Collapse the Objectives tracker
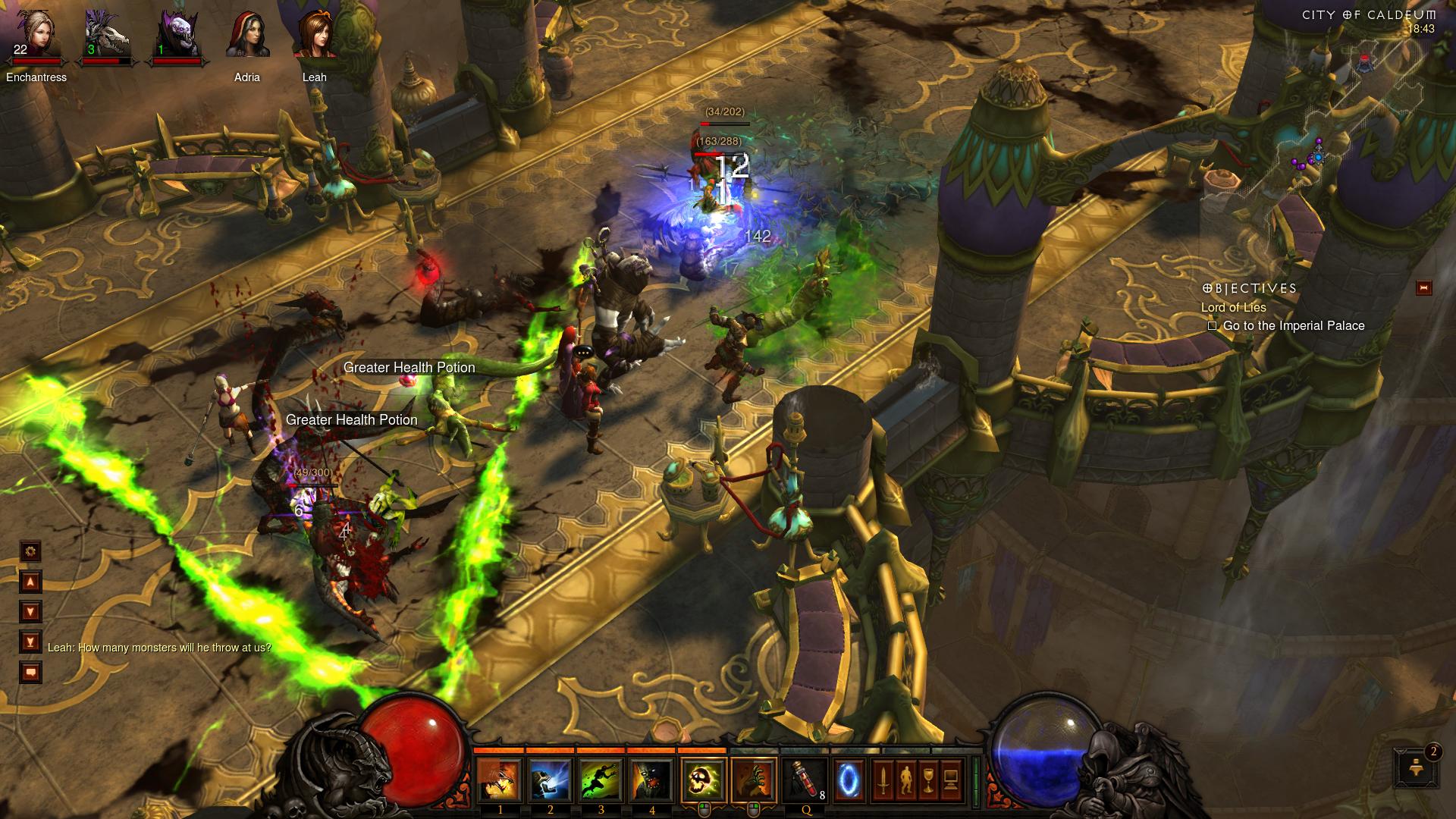This screenshot has width=1456, height=819. coord(1423,288)
